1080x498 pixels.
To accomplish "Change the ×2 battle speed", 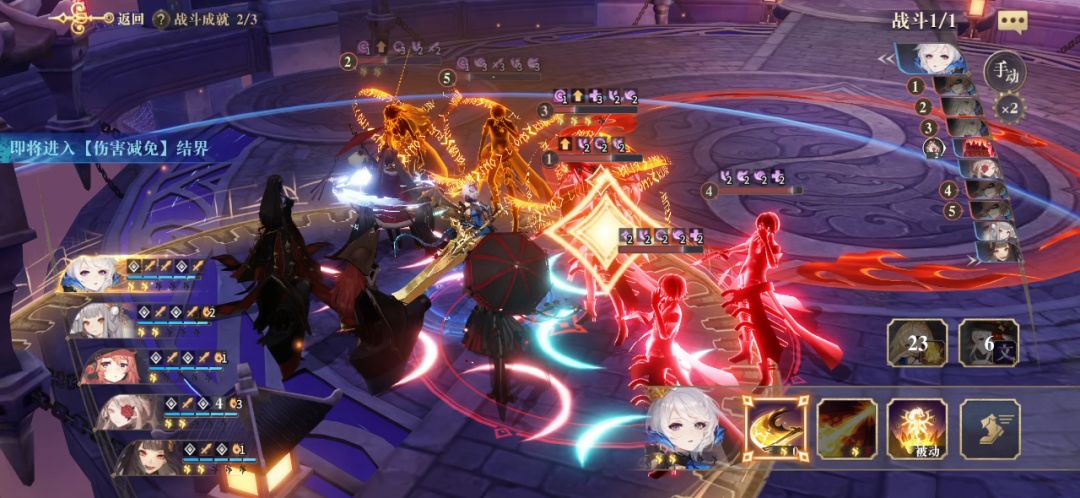I will (x=1007, y=107).
